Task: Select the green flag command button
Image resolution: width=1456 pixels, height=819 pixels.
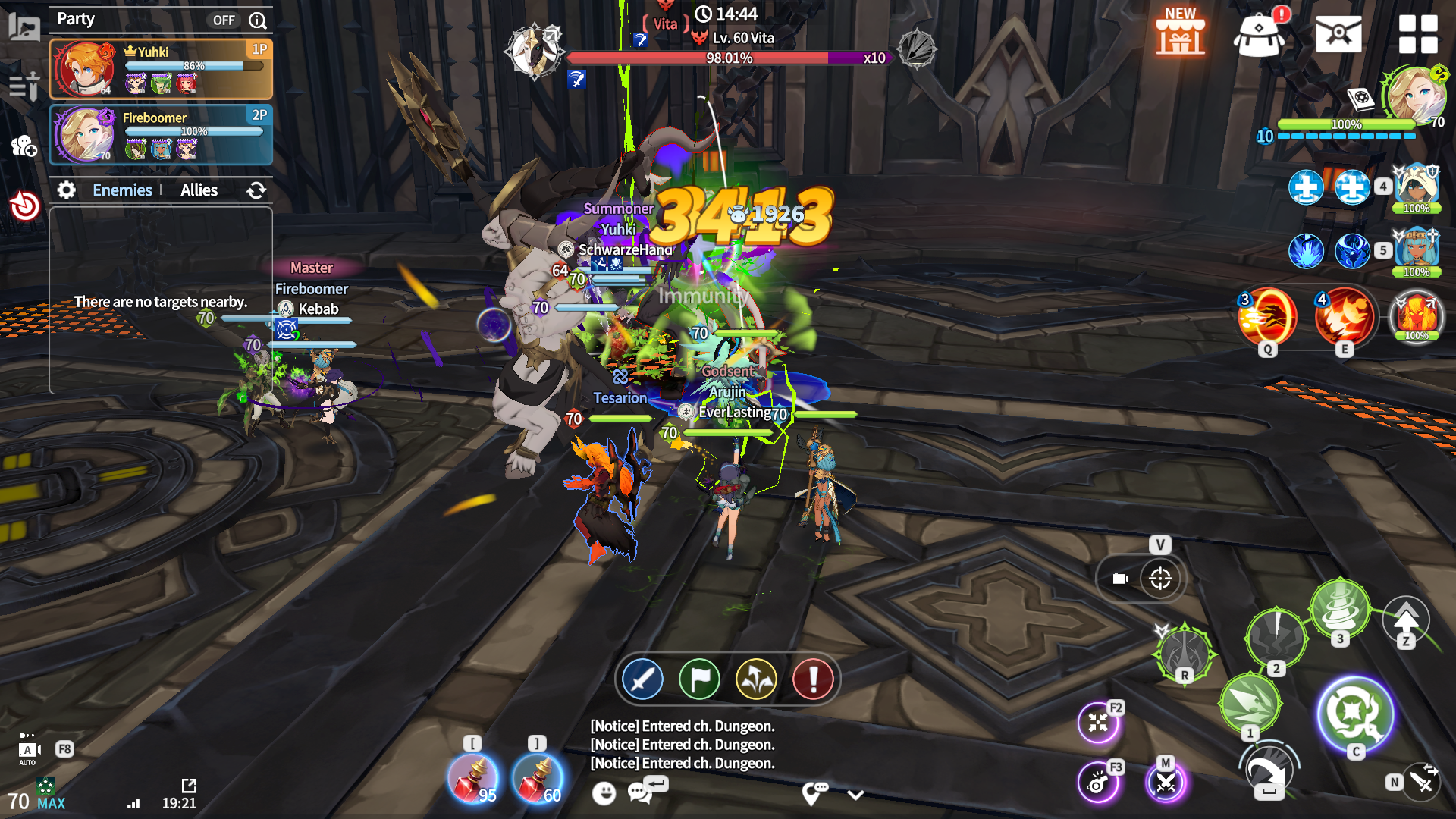Action: (x=699, y=679)
